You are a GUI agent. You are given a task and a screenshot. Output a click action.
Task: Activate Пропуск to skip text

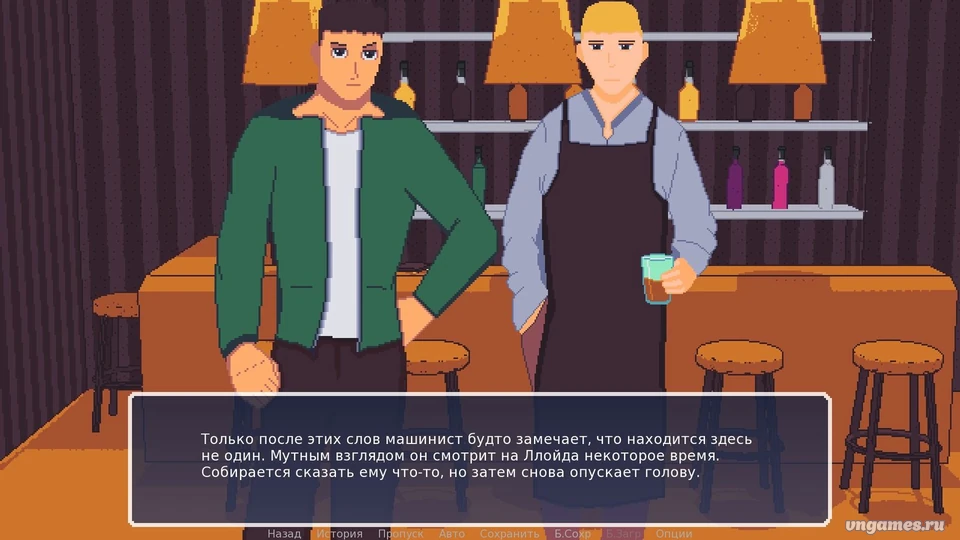[400, 534]
